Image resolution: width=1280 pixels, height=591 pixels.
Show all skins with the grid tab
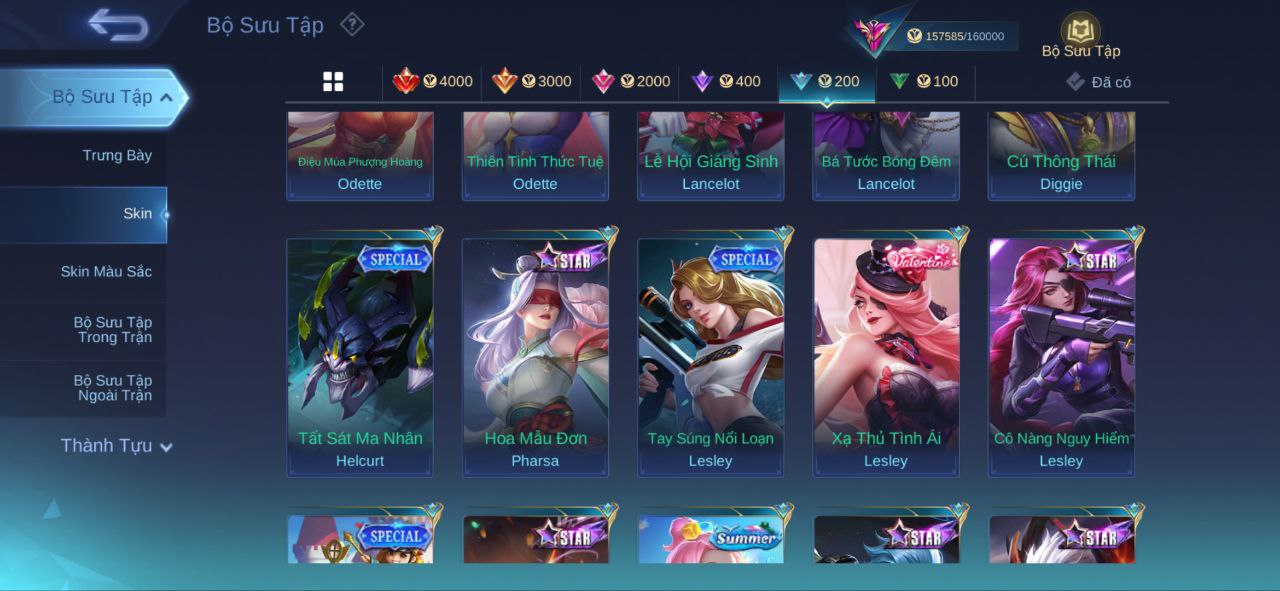[333, 82]
